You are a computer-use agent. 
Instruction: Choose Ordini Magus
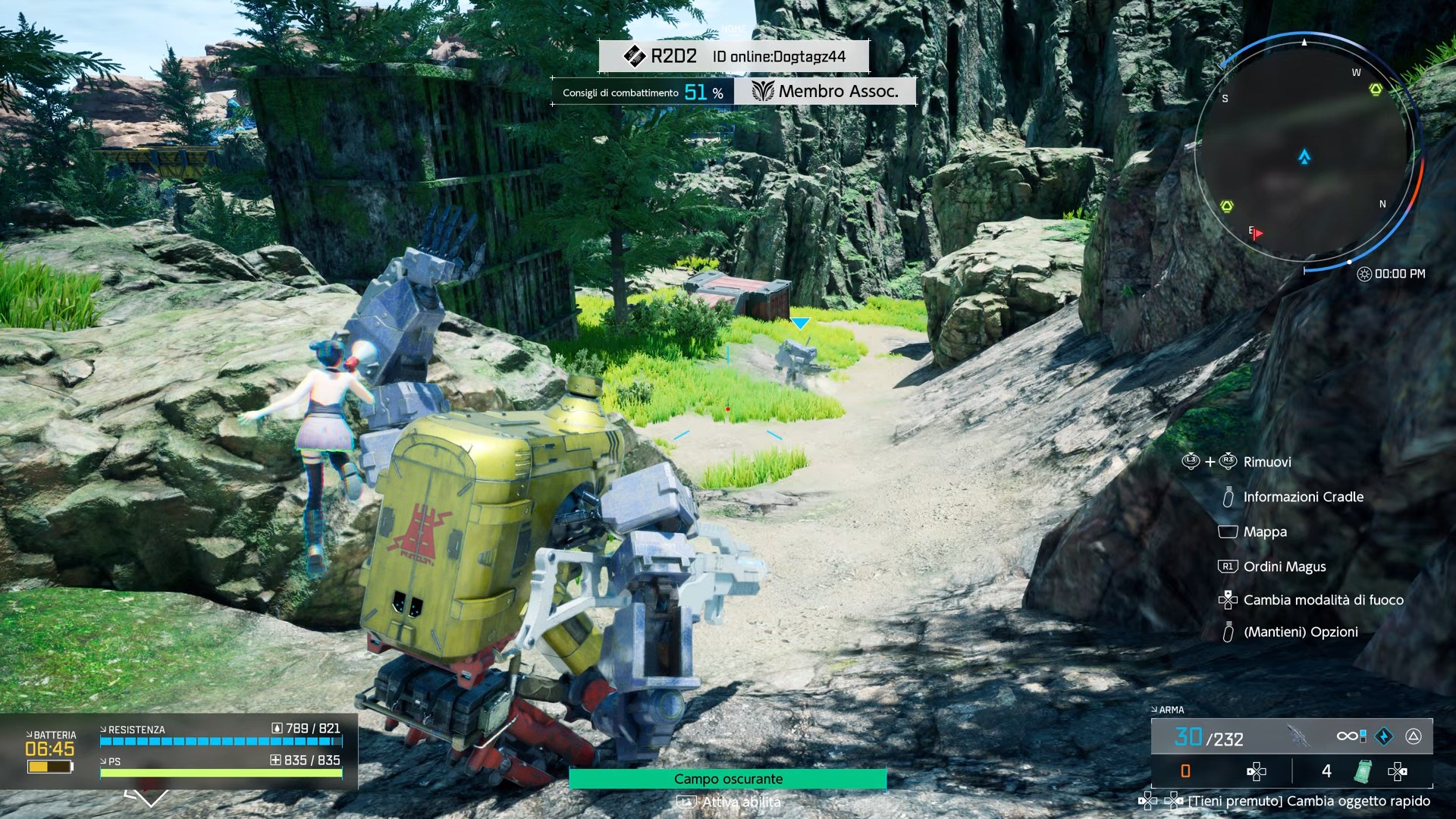click(x=1284, y=566)
